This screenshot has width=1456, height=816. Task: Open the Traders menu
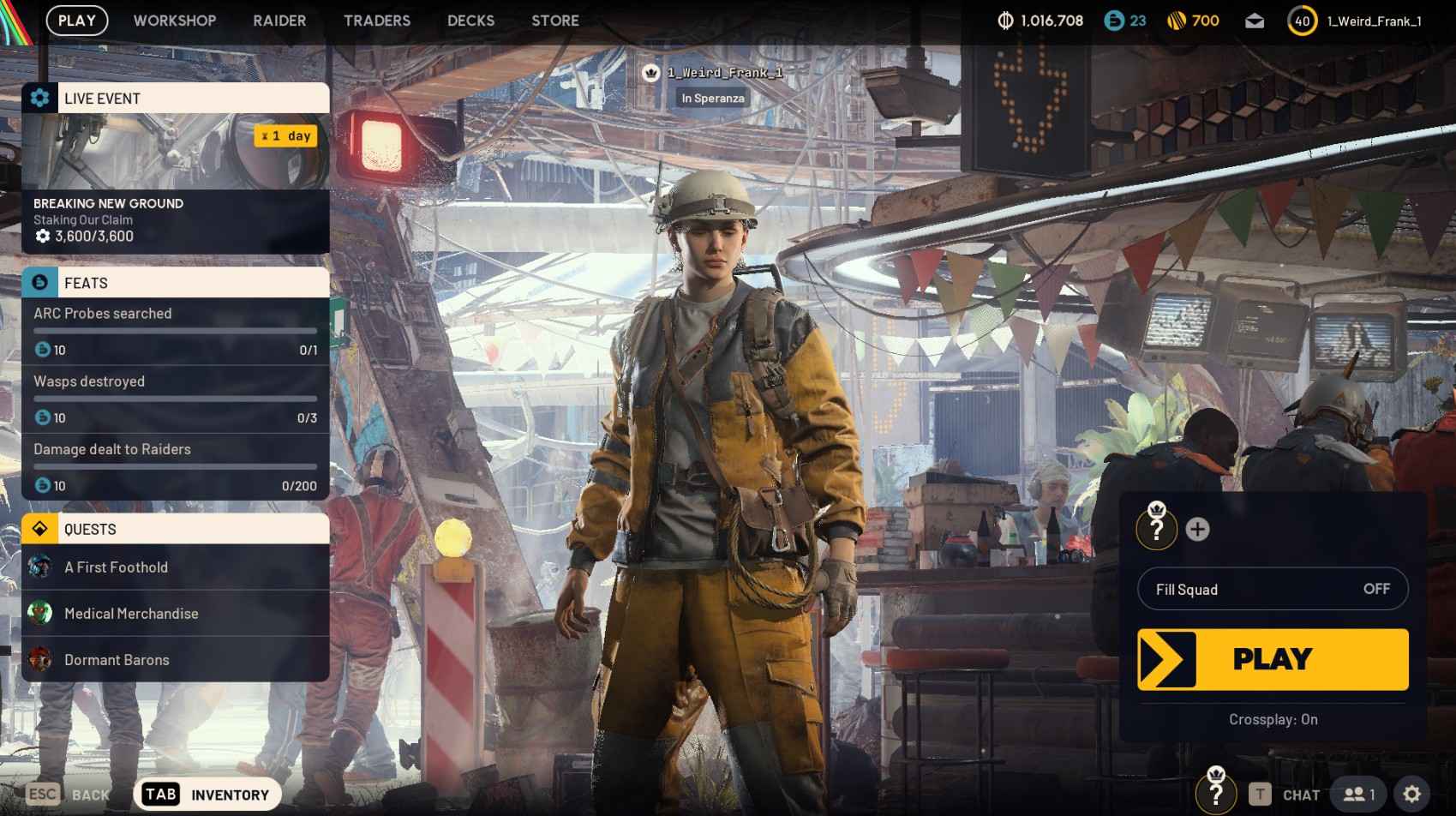click(376, 21)
